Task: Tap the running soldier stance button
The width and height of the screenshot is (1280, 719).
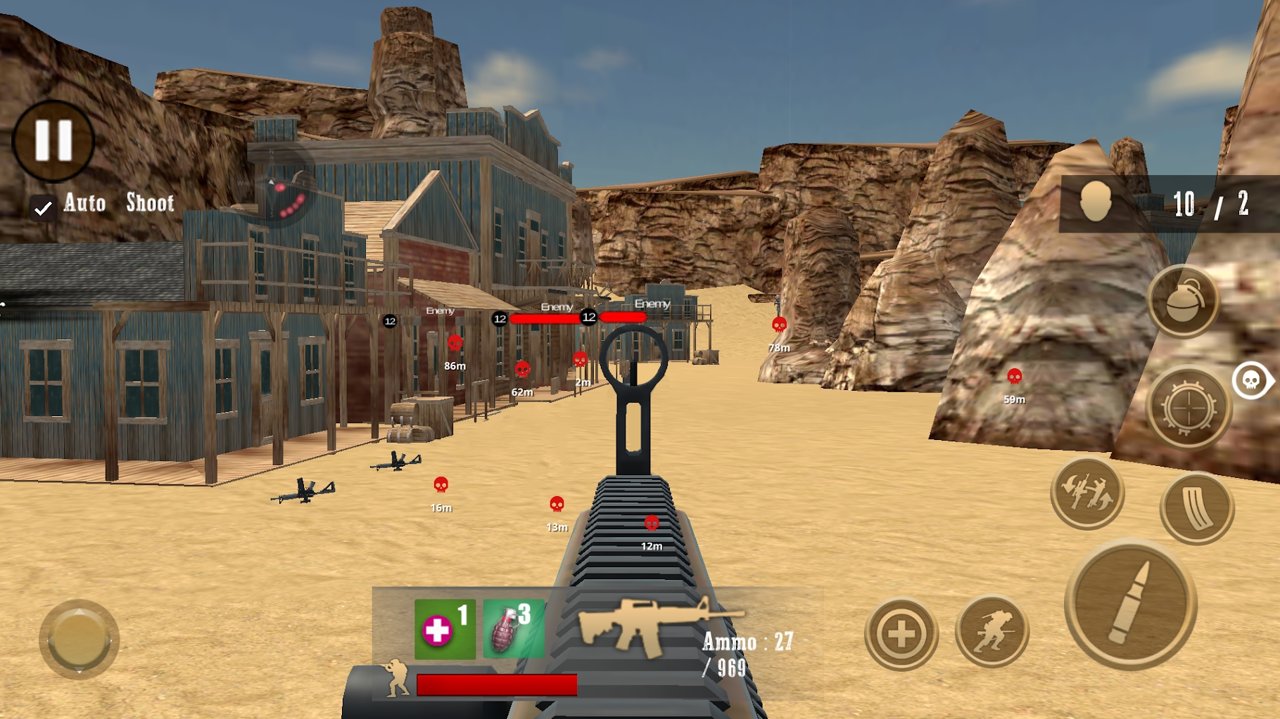Action: [x=992, y=632]
